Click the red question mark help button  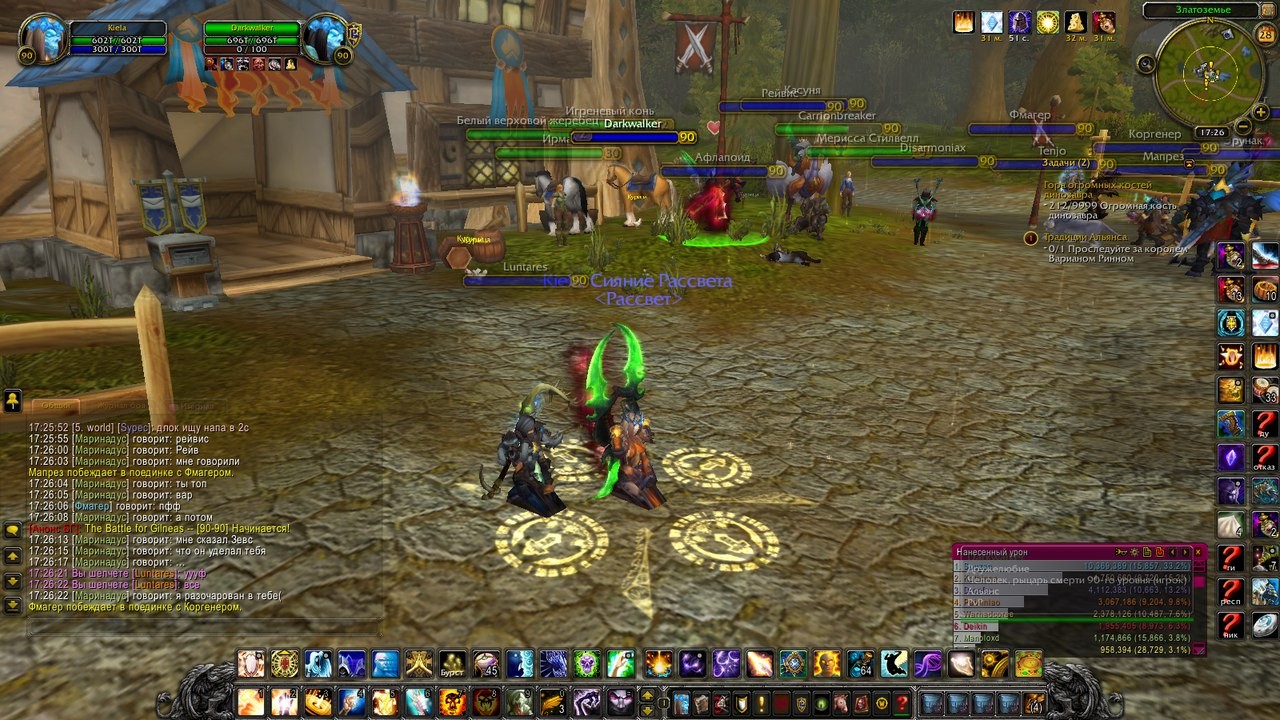[x=902, y=702]
